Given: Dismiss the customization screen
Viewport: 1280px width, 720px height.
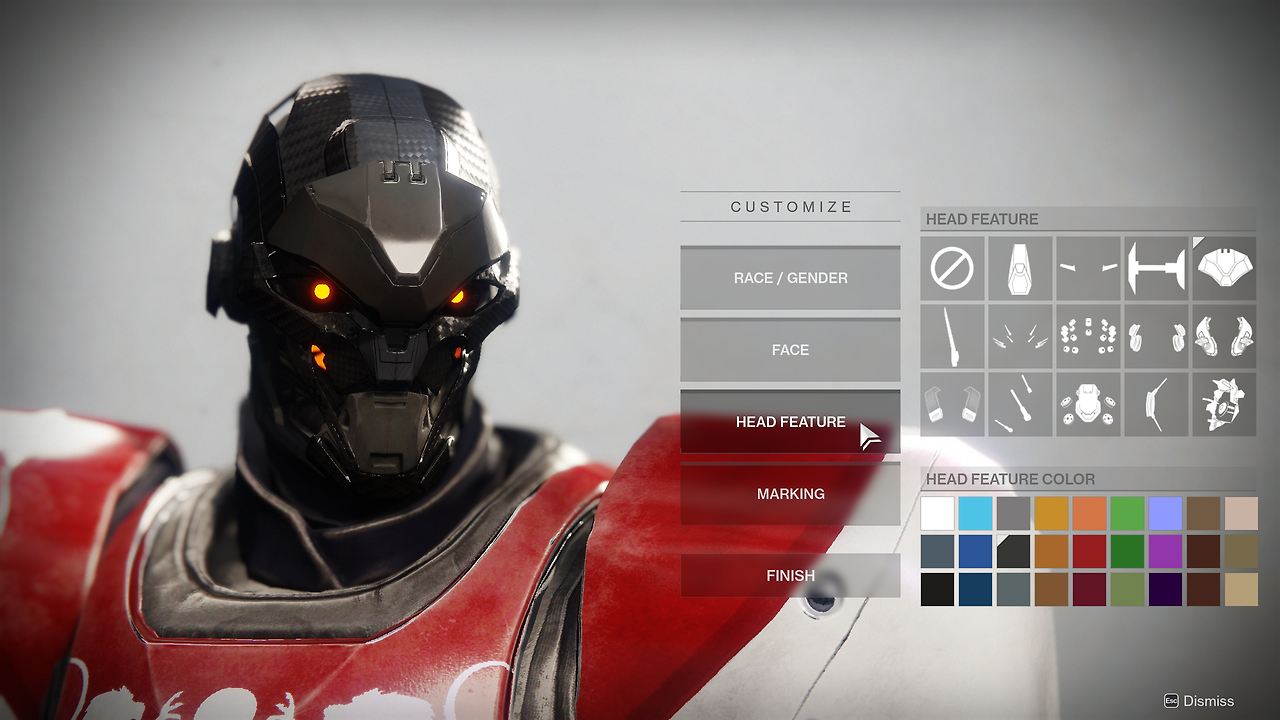Looking at the screenshot, I should [1199, 701].
